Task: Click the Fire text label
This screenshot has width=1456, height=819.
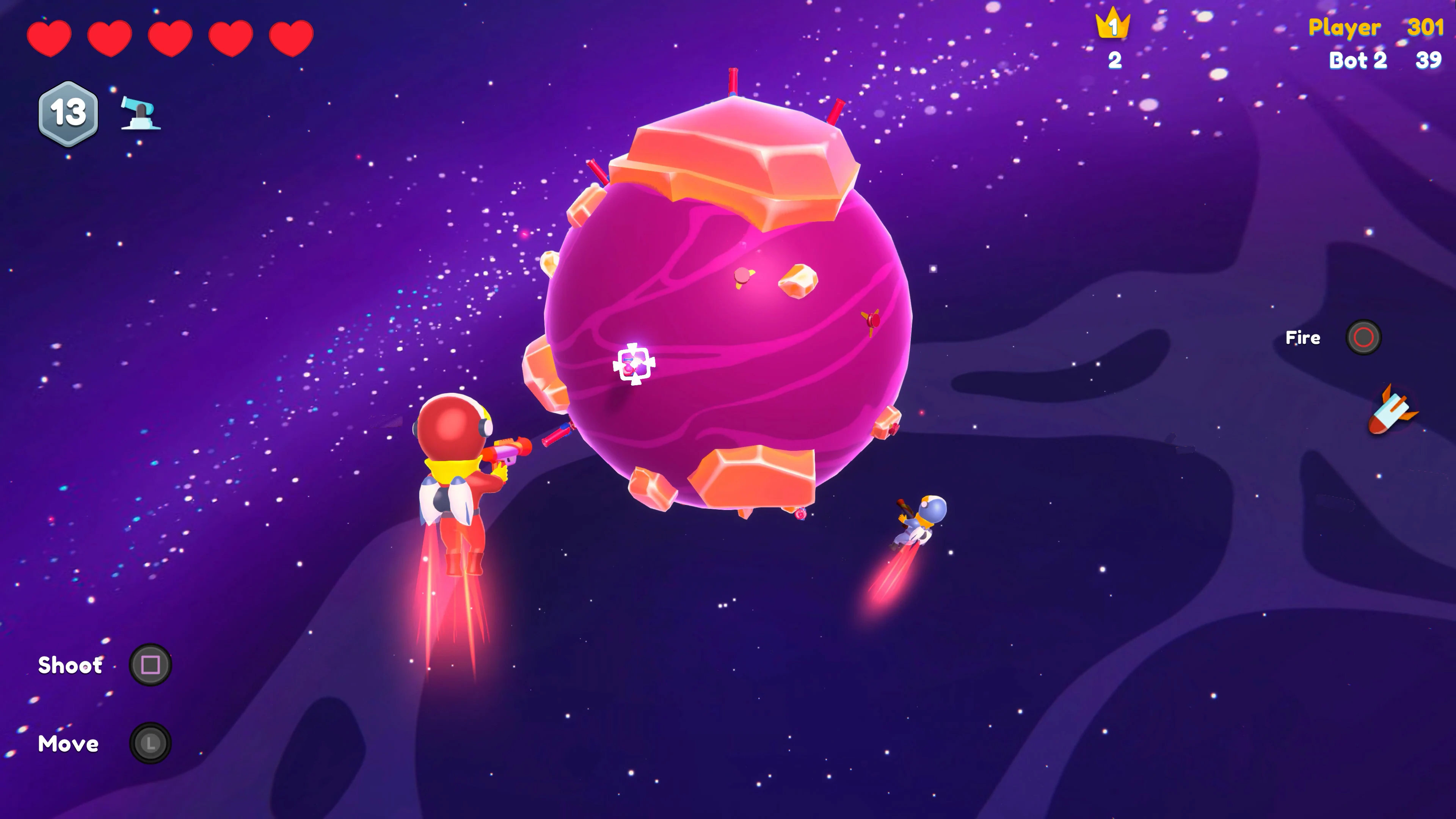Action: coord(1303,337)
